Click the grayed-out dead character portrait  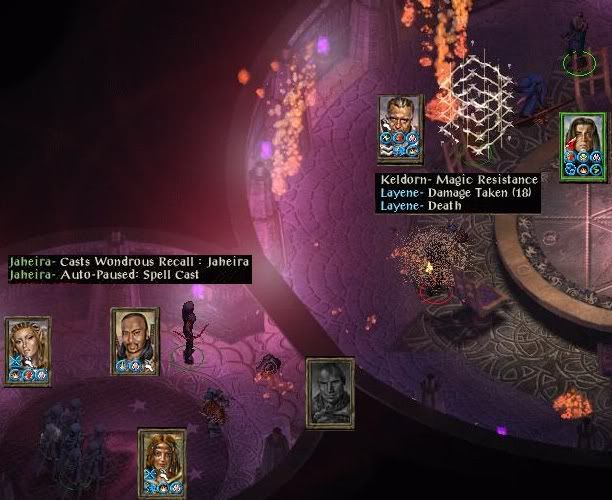click(x=330, y=391)
